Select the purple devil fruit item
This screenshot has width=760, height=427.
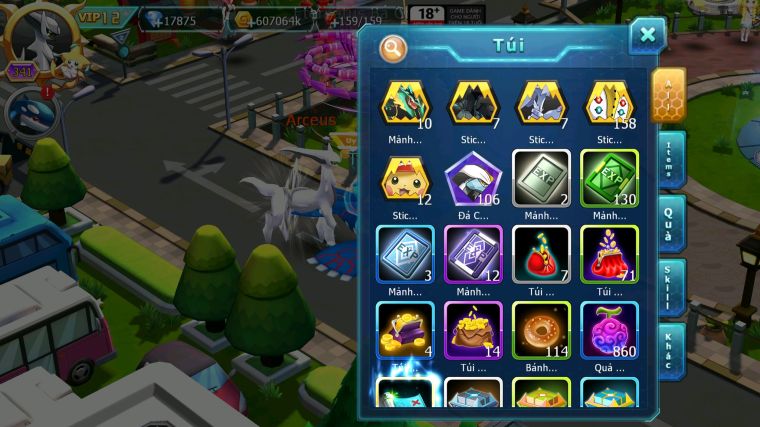click(x=609, y=329)
